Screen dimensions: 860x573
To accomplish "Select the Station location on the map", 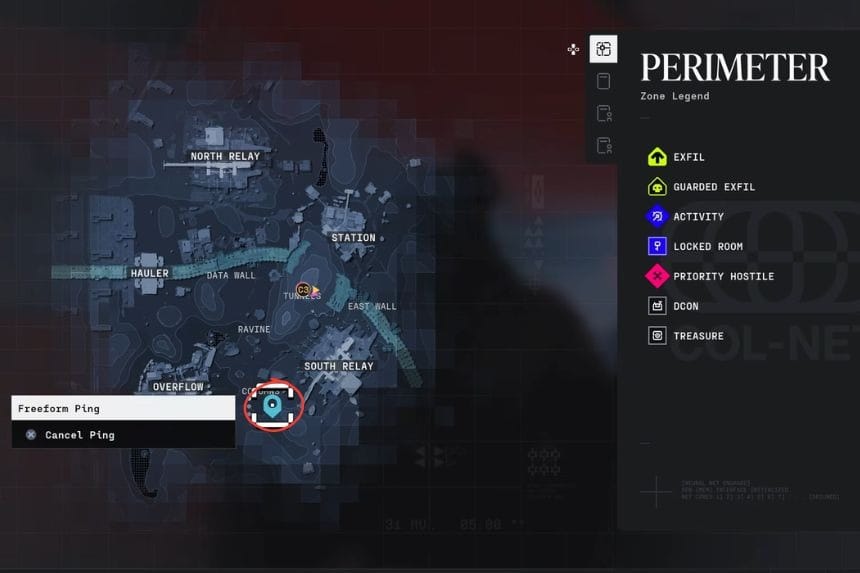I will tap(353, 238).
